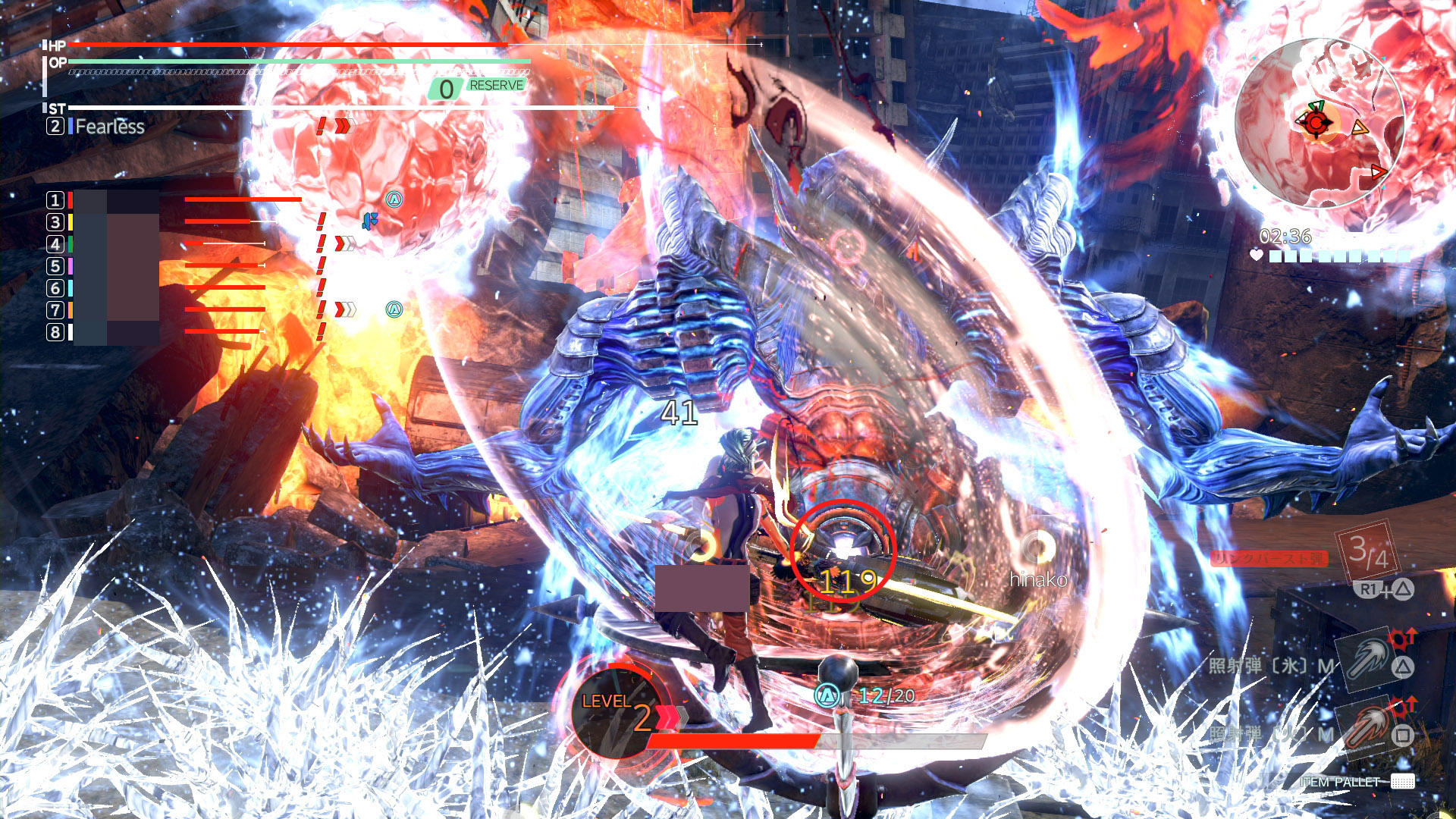Select party member 2 named Fearless
This screenshot has height=819, width=1456.
(x=108, y=127)
